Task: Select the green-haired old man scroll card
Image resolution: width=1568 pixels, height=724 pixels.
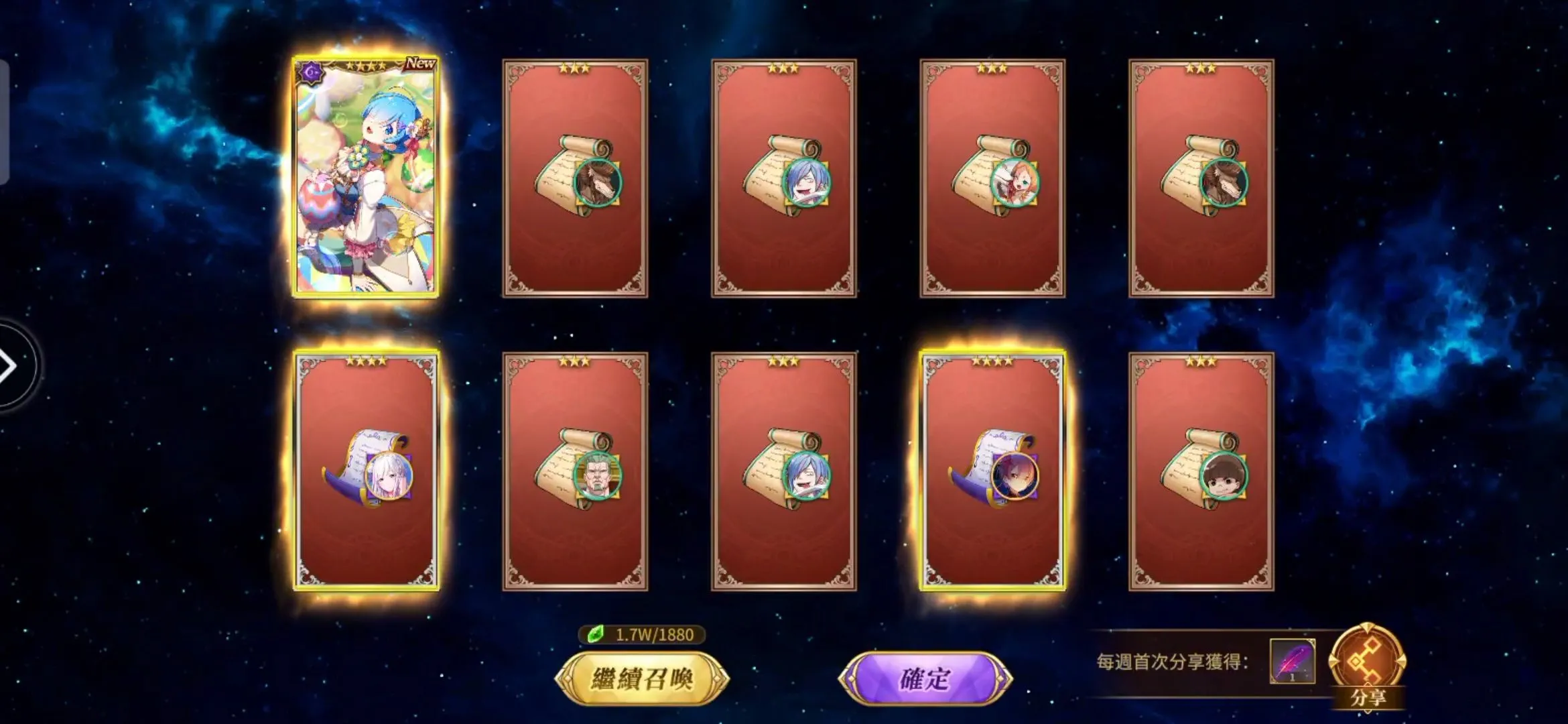Action: [x=575, y=471]
